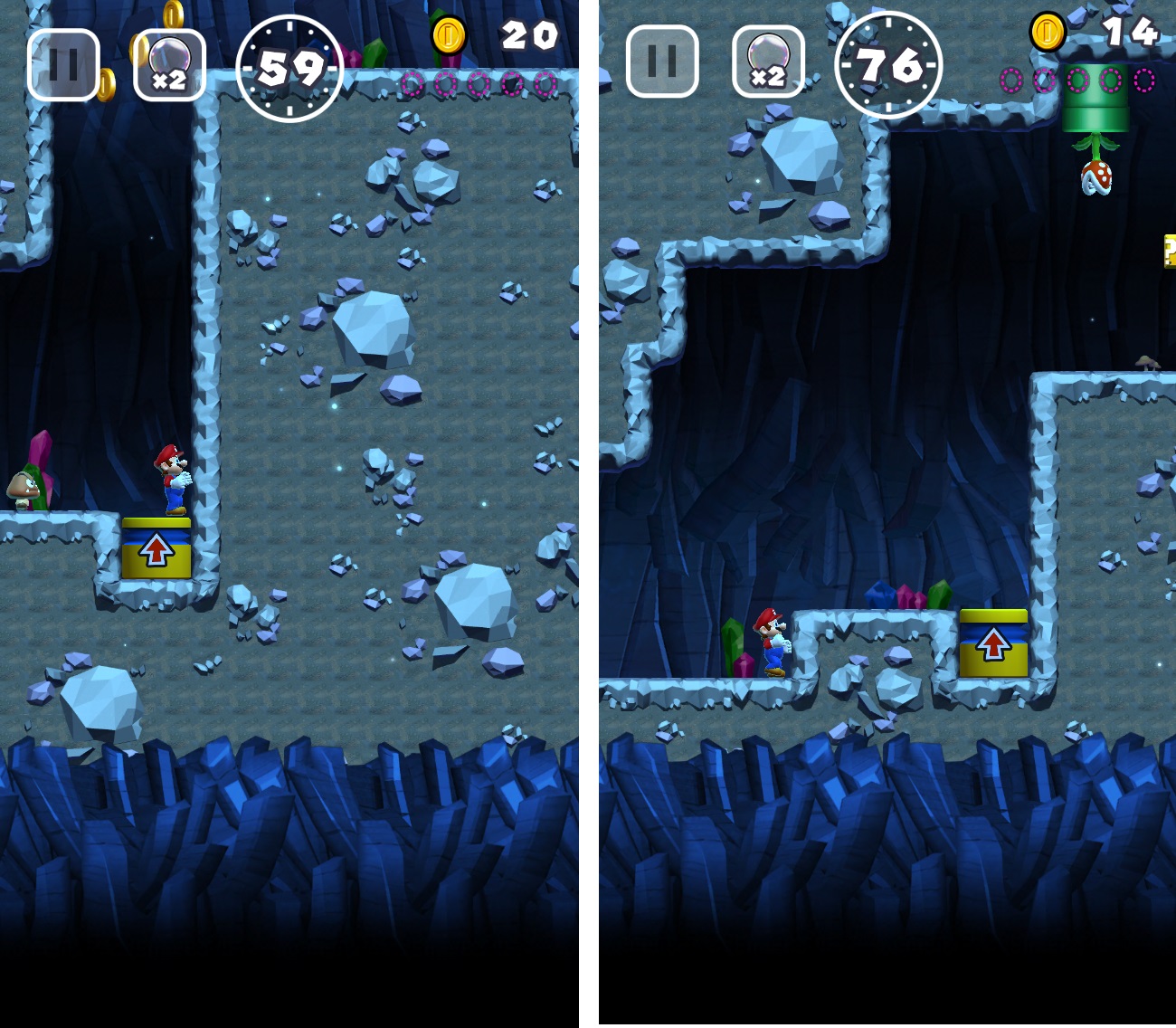This screenshot has width=1176, height=1028.
Task: Select Mario standing on the arrow block
Action: pos(170,478)
